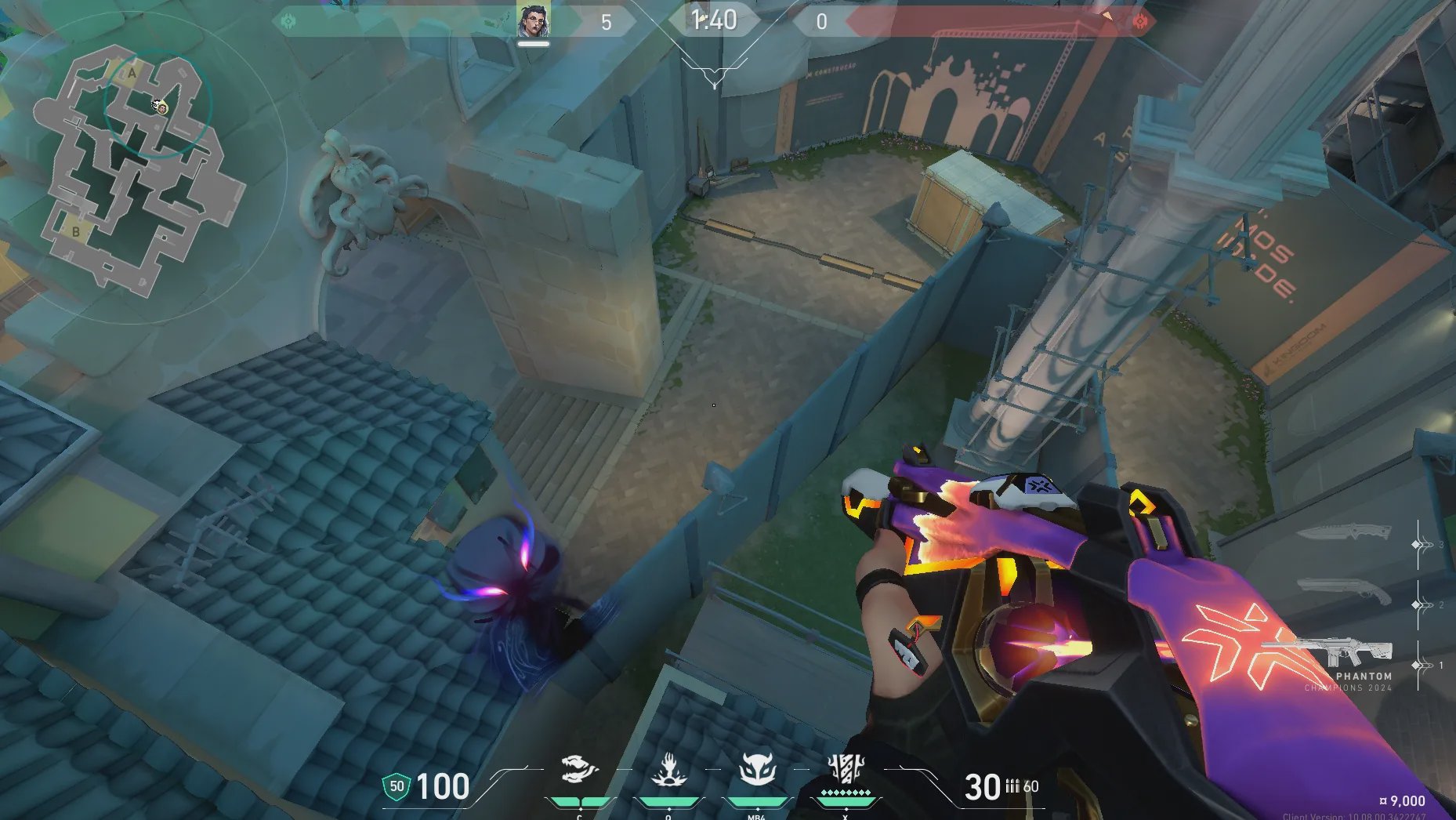Click the red enemy team emblem

1140,21
